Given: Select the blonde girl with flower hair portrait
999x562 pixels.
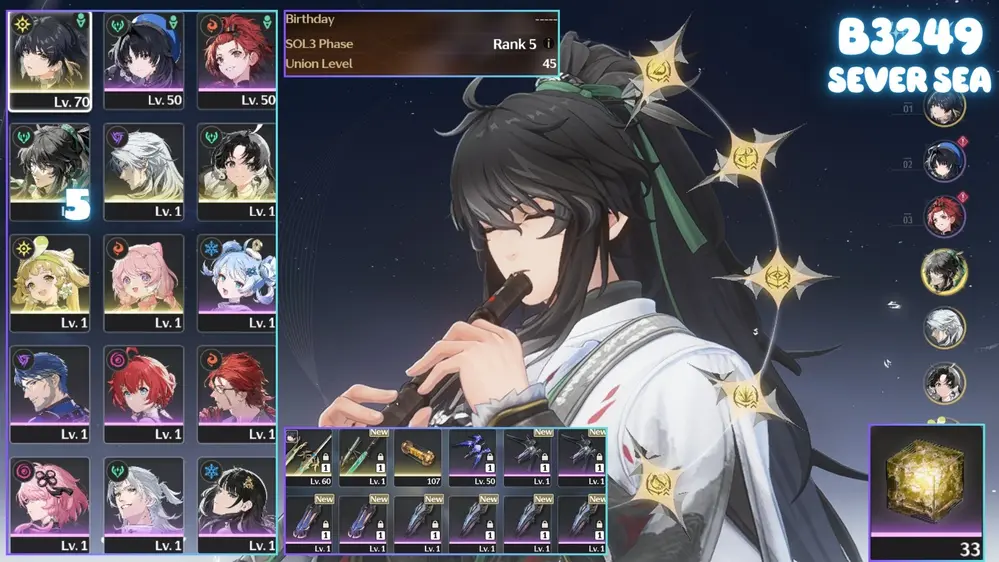Looking at the screenshot, I should 49,282.
